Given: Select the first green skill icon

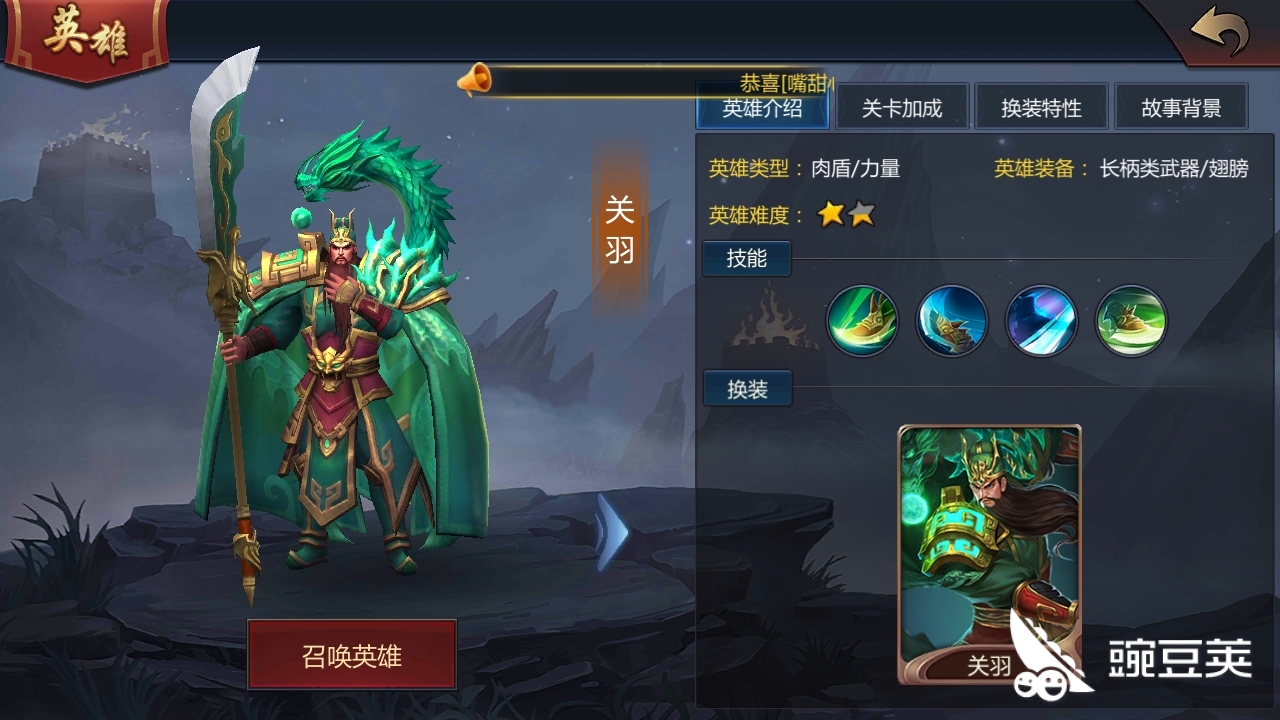Looking at the screenshot, I should 862,320.
